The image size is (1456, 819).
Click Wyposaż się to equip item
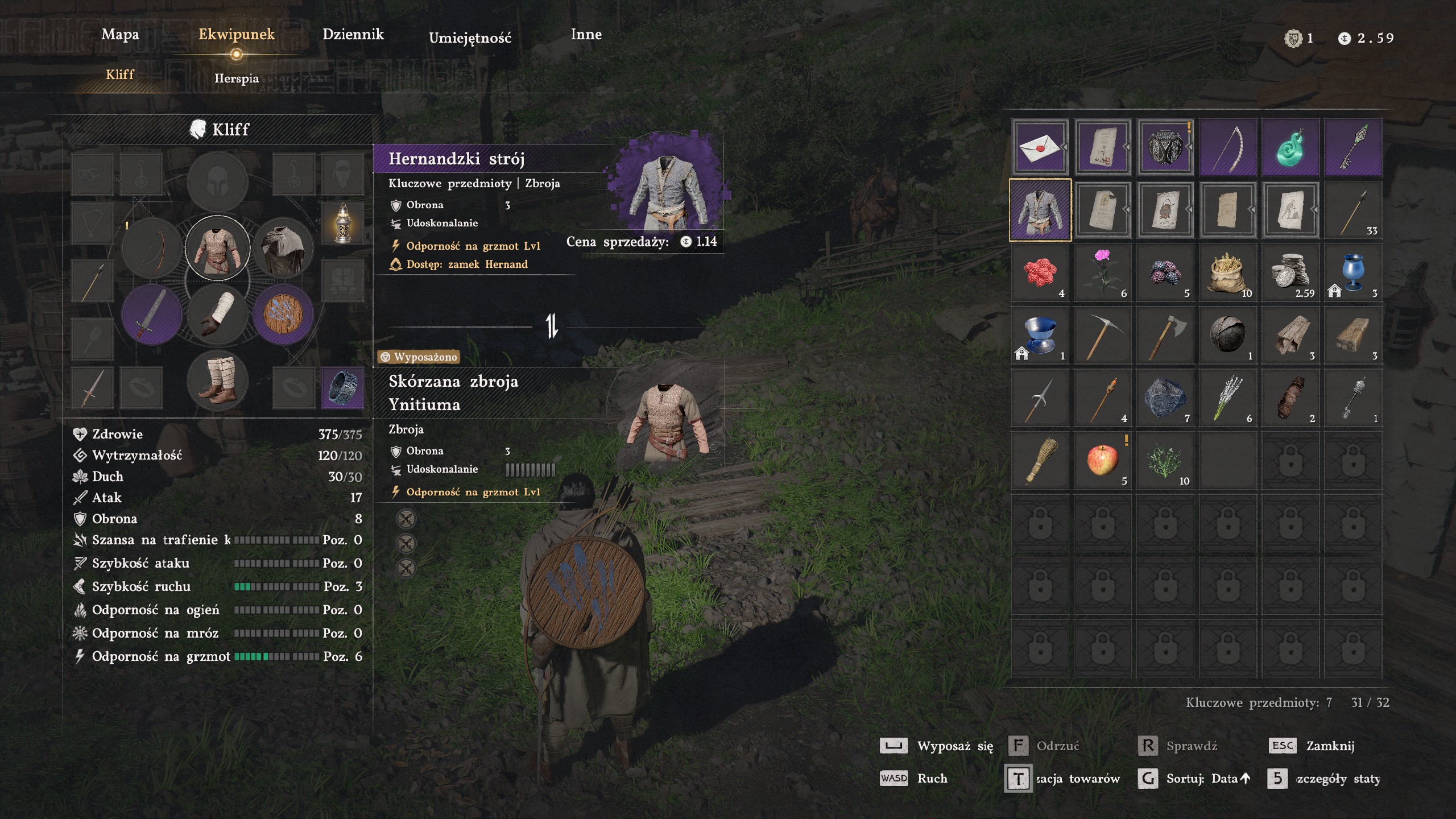click(x=954, y=746)
